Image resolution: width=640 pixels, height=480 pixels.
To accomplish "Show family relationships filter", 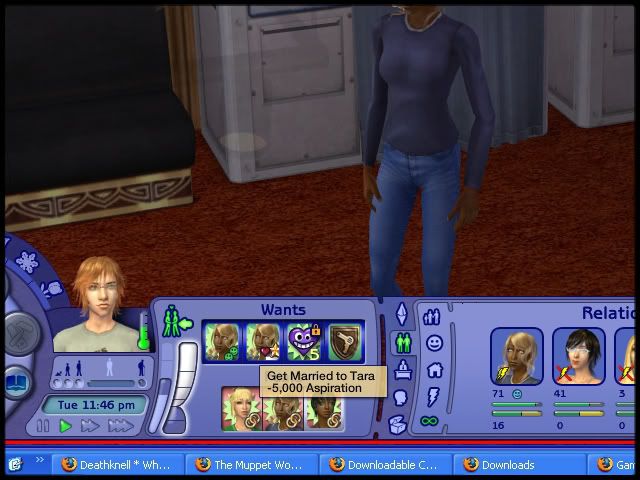I will pos(433,317).
